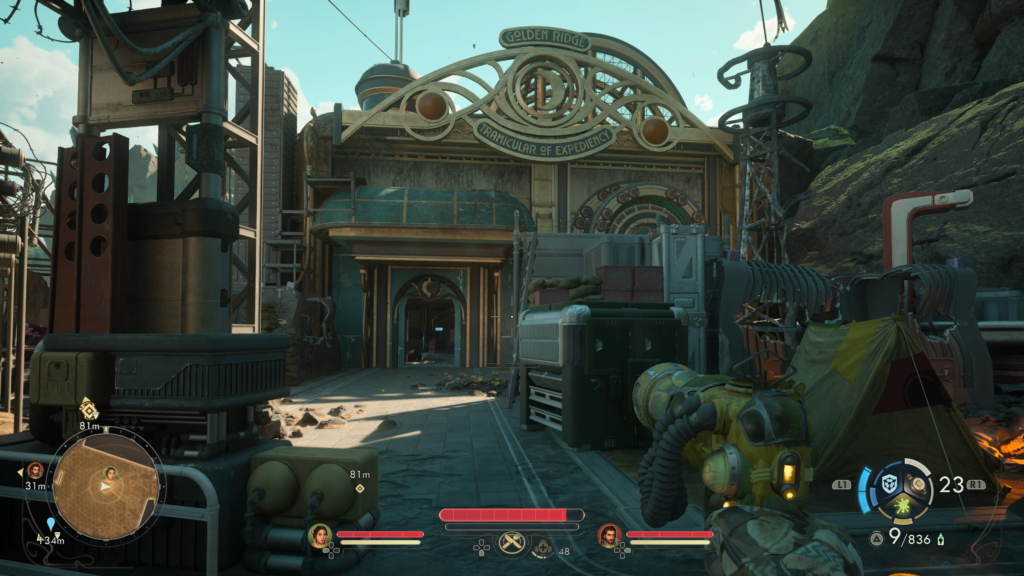The image size is (1024, 576).
Task: Select the quest objective marker above the minimap
Action: tap(88, 408)
